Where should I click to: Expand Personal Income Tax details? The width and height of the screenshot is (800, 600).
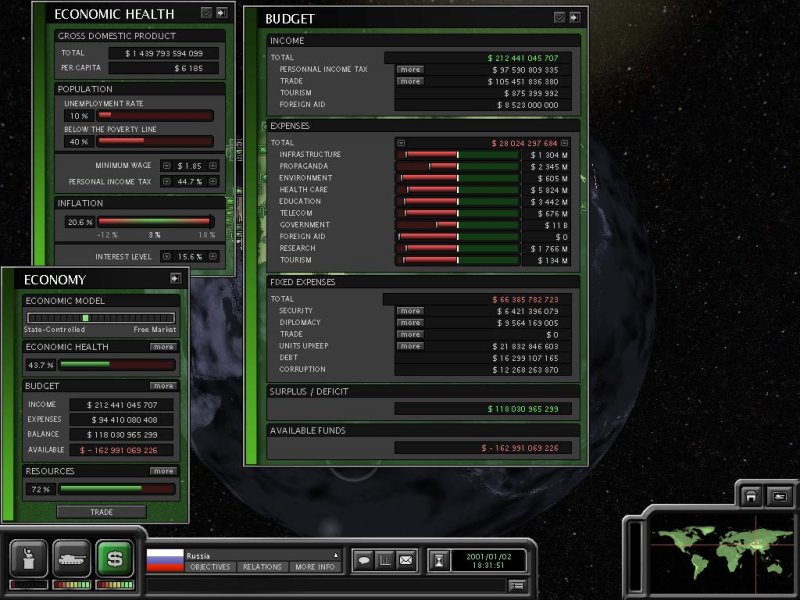point(410,69)
